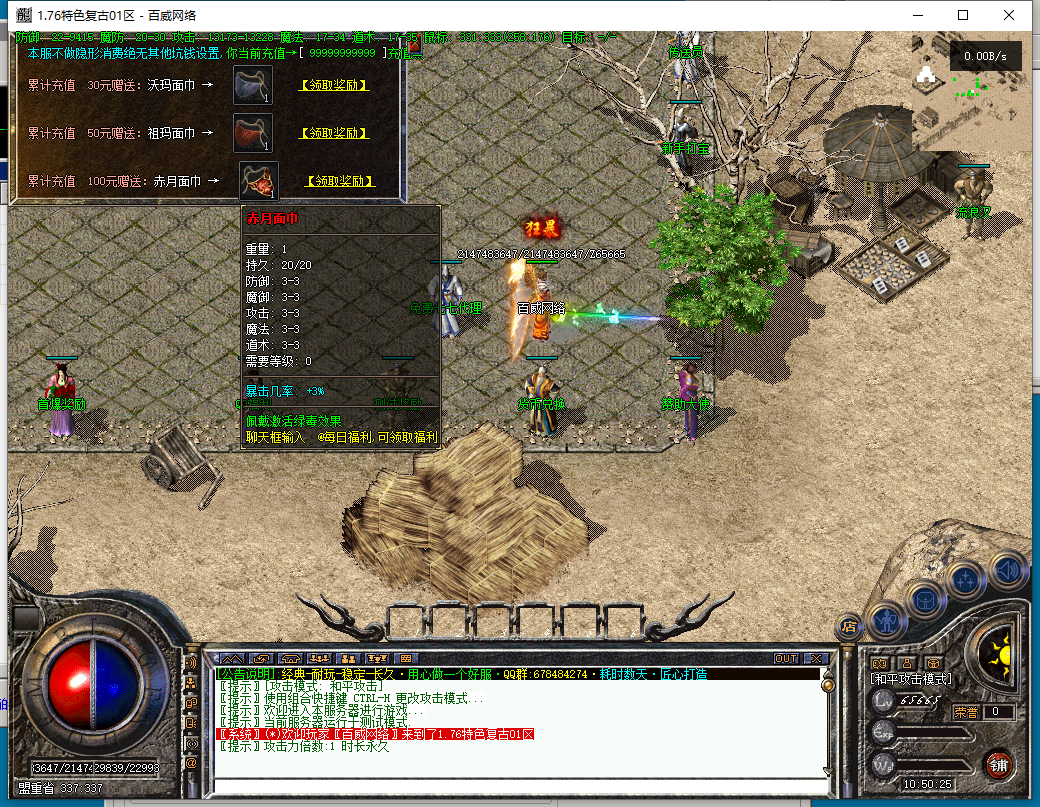Select the 赤月面巾 item slot
This screenshot has width=1040, height=807.
point(257,181)
